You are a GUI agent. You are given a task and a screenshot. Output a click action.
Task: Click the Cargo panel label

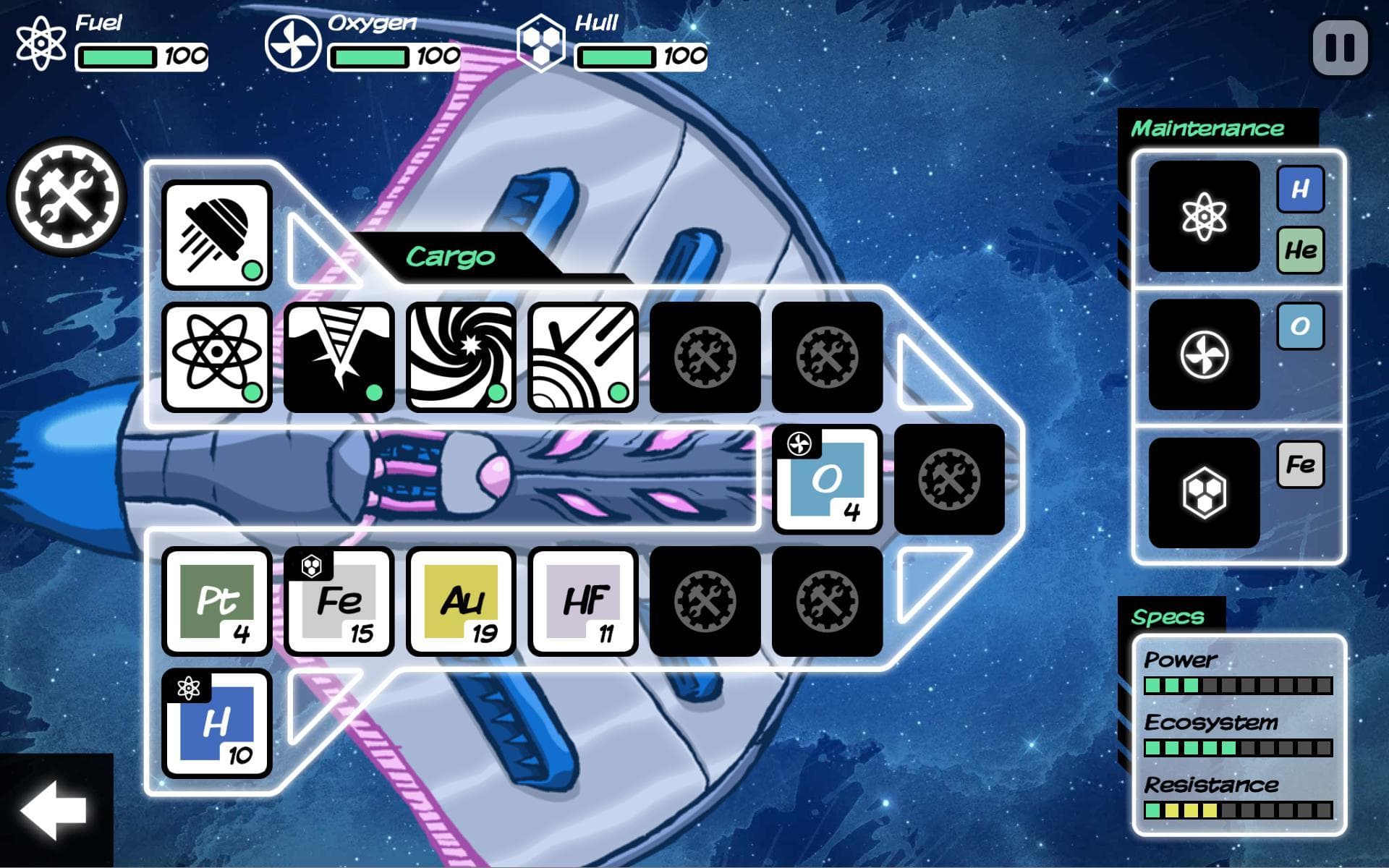tap(452, 255)
